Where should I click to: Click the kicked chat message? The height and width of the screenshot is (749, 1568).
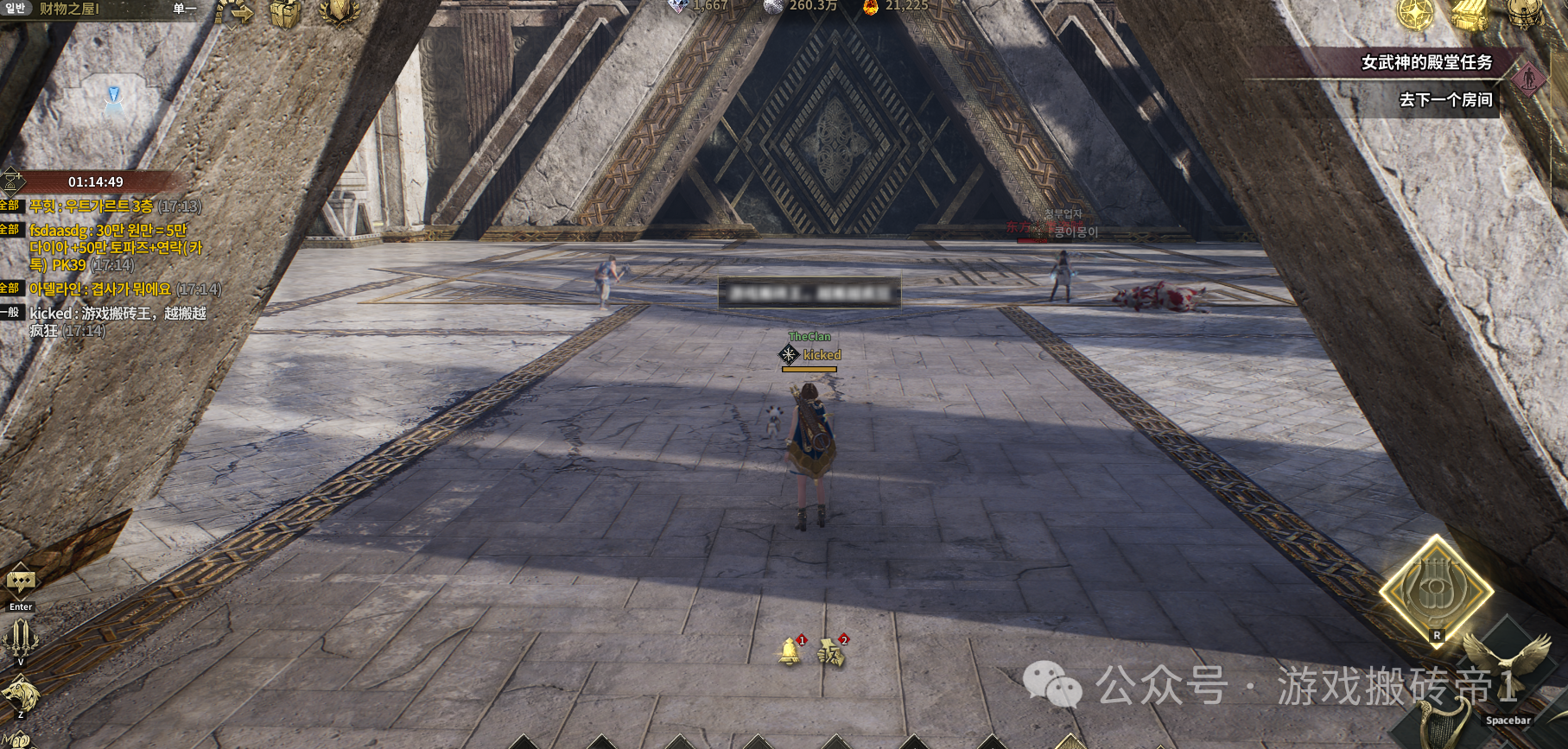pyautogui.click(x=117, y=321)
